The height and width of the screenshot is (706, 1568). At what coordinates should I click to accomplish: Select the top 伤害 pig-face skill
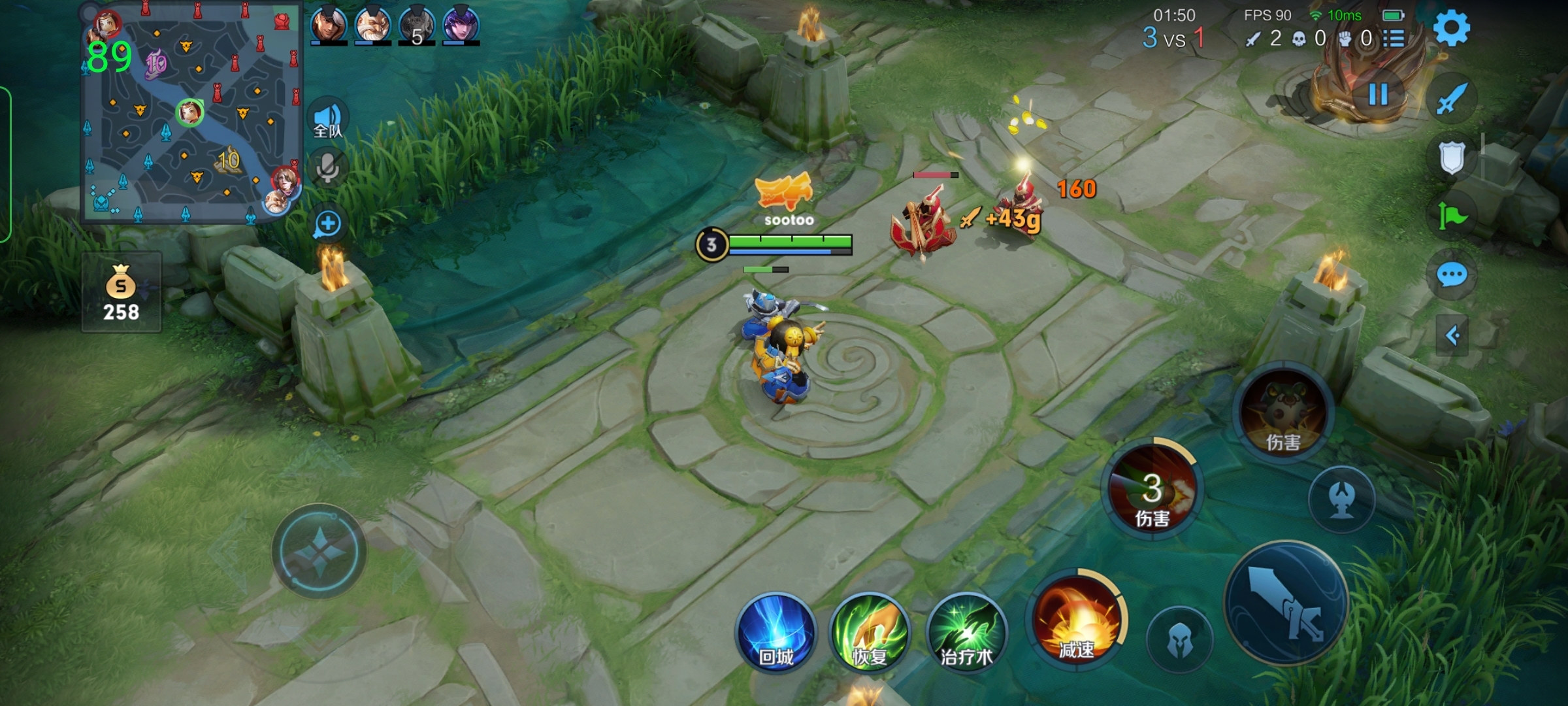click(1283, 412)
